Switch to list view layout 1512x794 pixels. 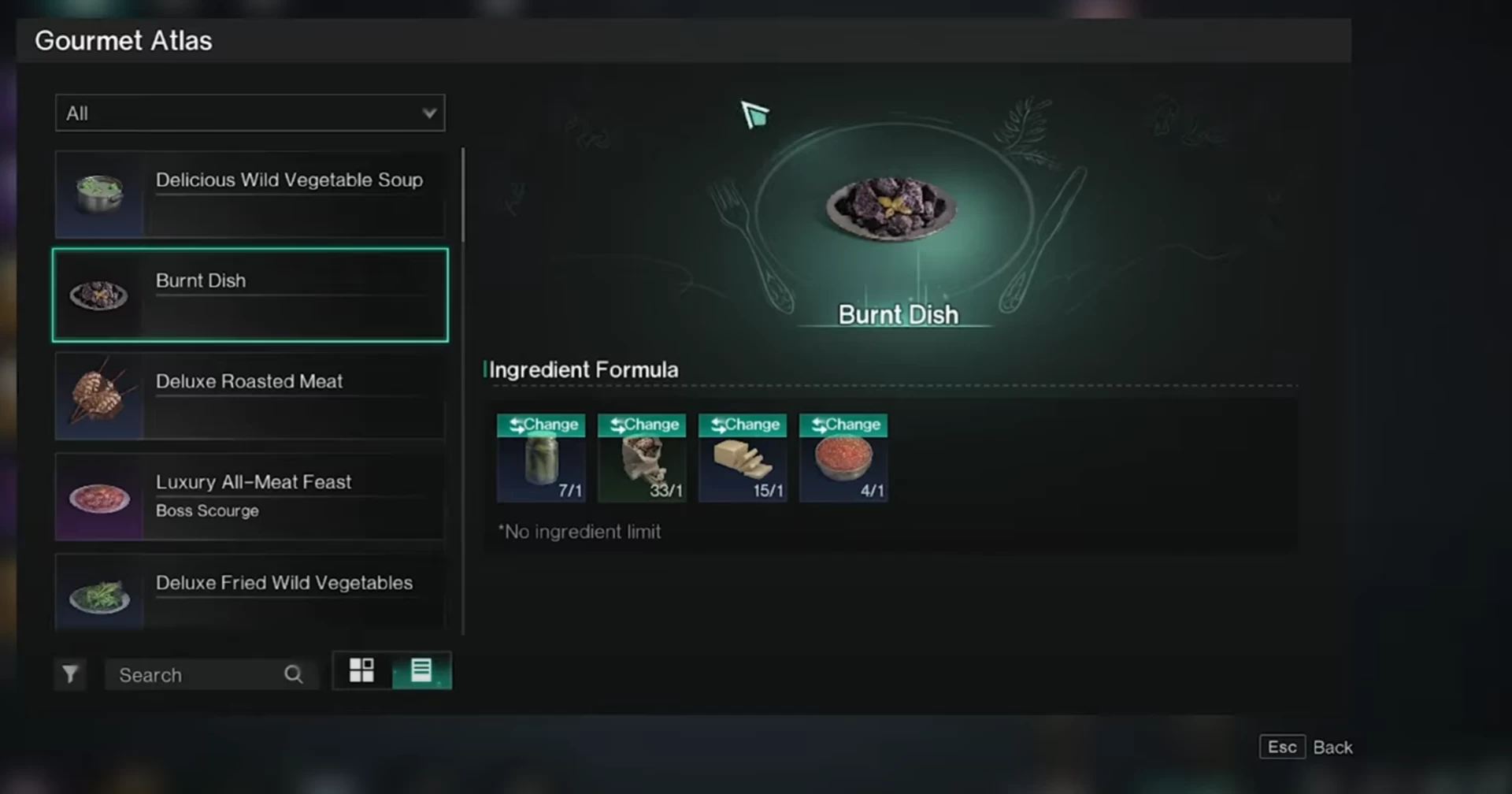pyautogui.click(x=421, y=670)
